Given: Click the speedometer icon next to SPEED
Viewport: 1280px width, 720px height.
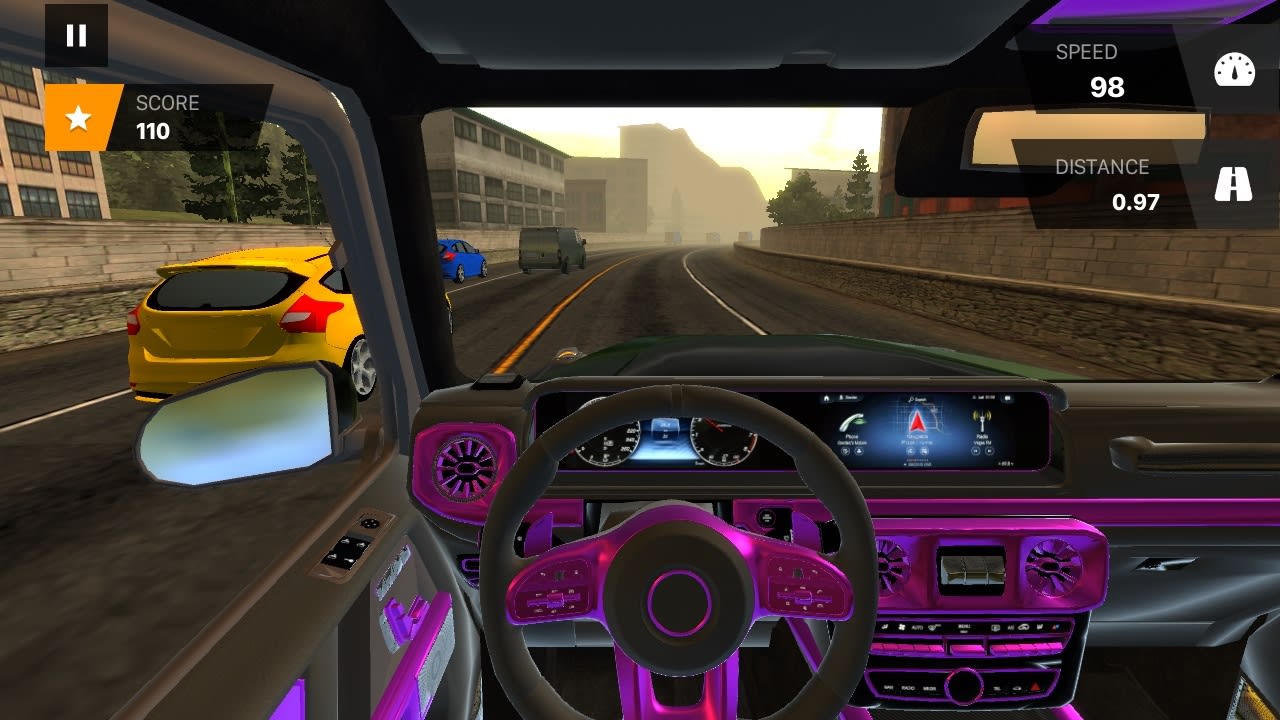Looking at the screenshot, I should (x=1237, y=71).
